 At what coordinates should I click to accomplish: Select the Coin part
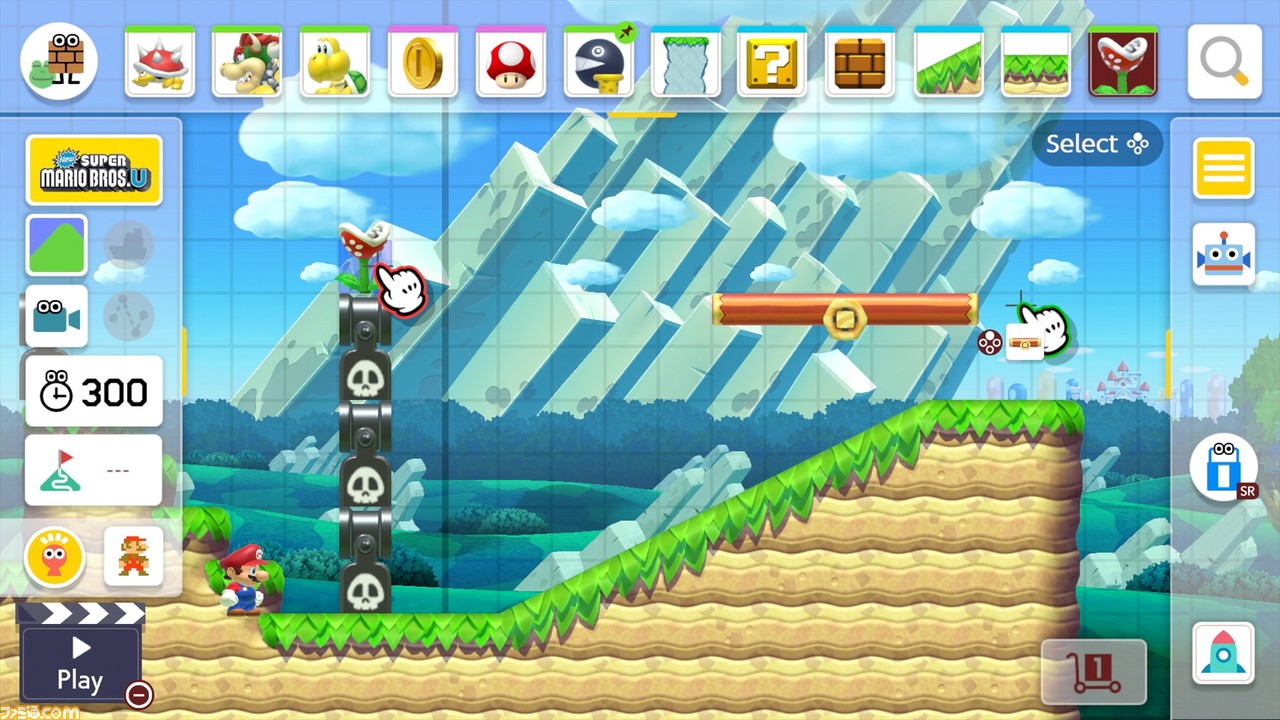(423, 60)
